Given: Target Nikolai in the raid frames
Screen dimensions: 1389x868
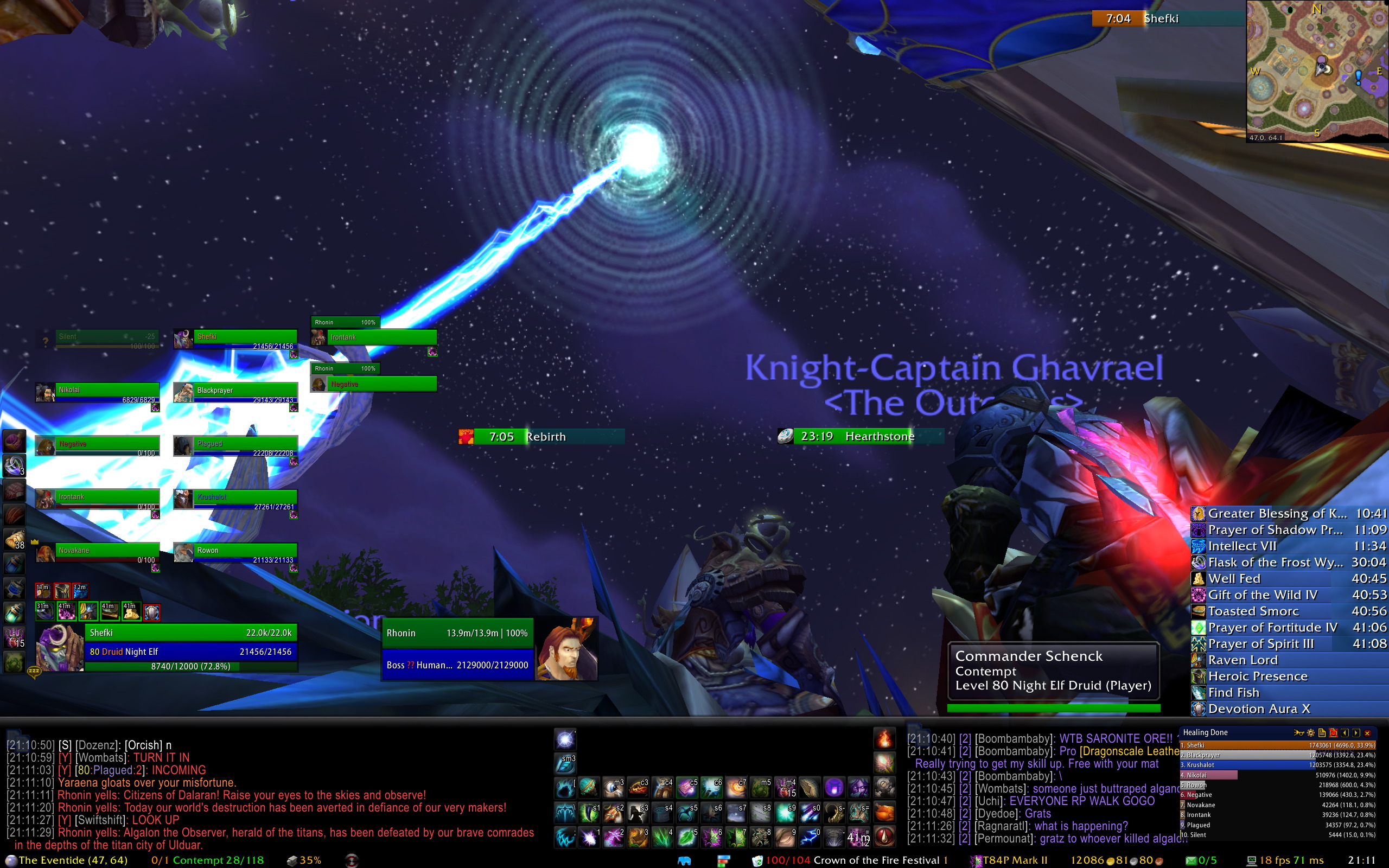Looking at the screenshot, I should click(98, 392).
